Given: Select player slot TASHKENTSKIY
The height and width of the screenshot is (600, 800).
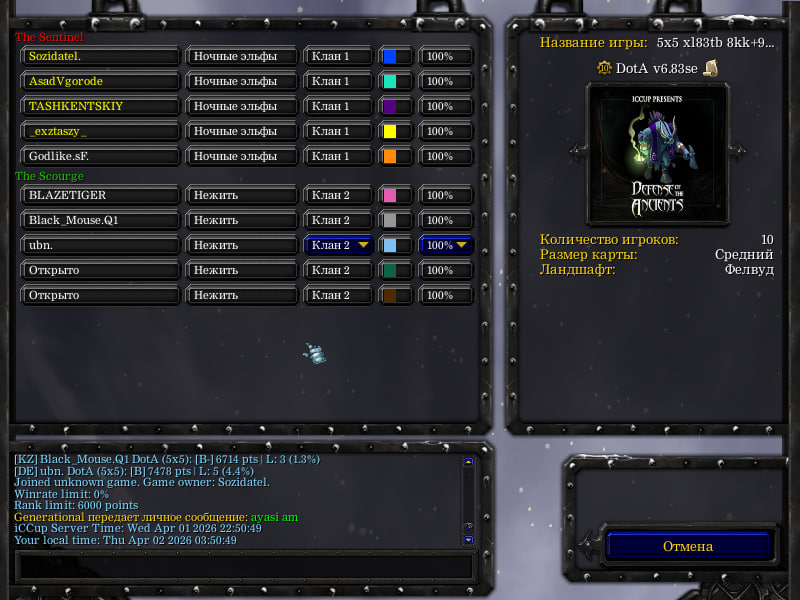Looking at the screenshot, I should (x=100, y=106).
